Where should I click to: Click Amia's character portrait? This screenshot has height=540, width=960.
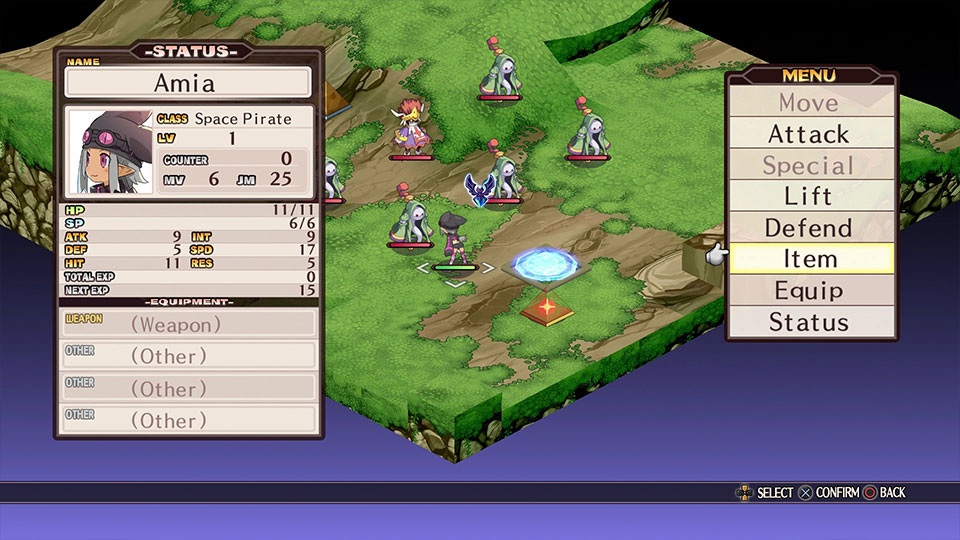pos(108,153)
